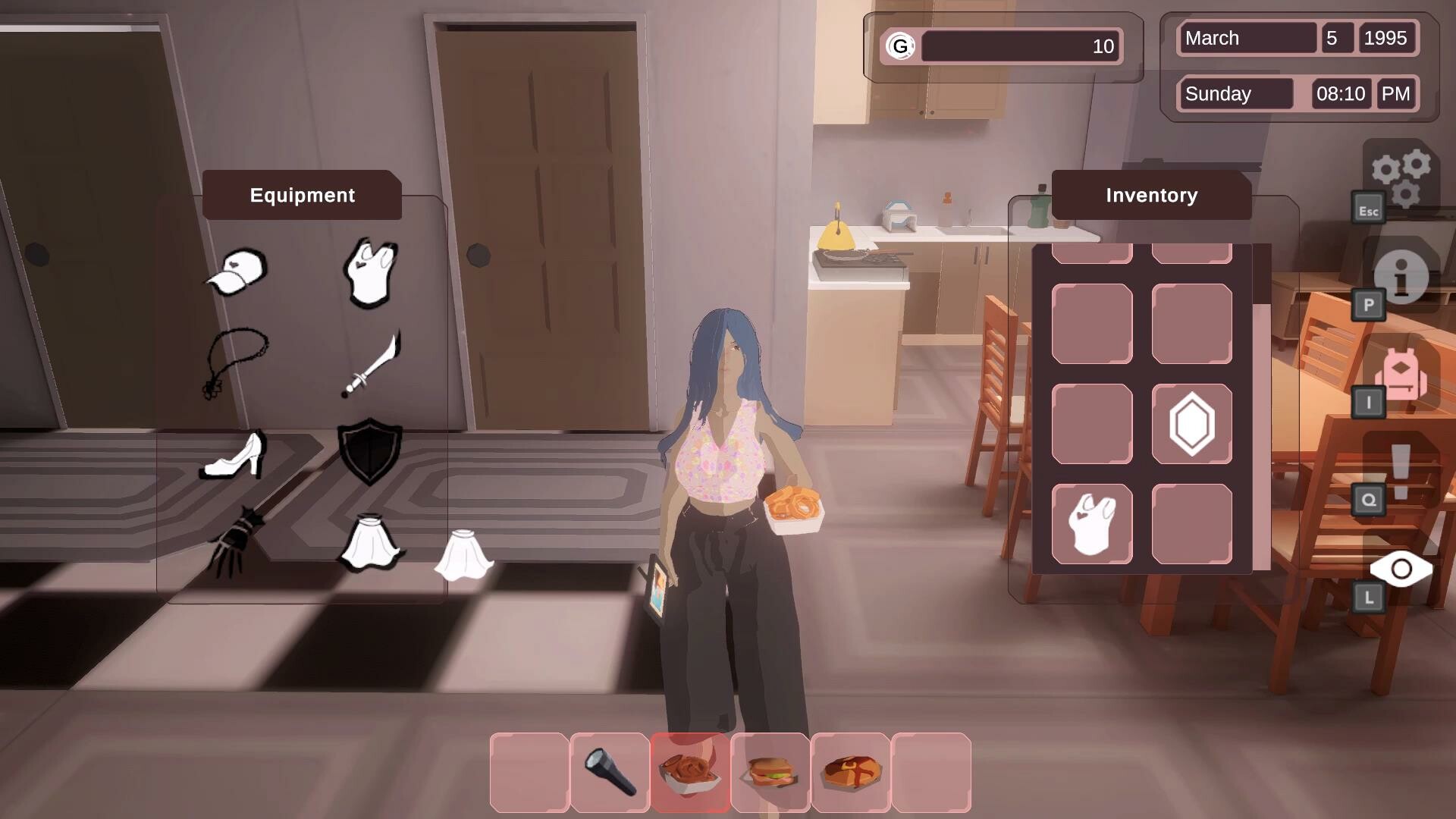This screenshot has width=1456, height=819.
Task: Click the gem item in the inventory grid
Action: (x=1191, y=423)
